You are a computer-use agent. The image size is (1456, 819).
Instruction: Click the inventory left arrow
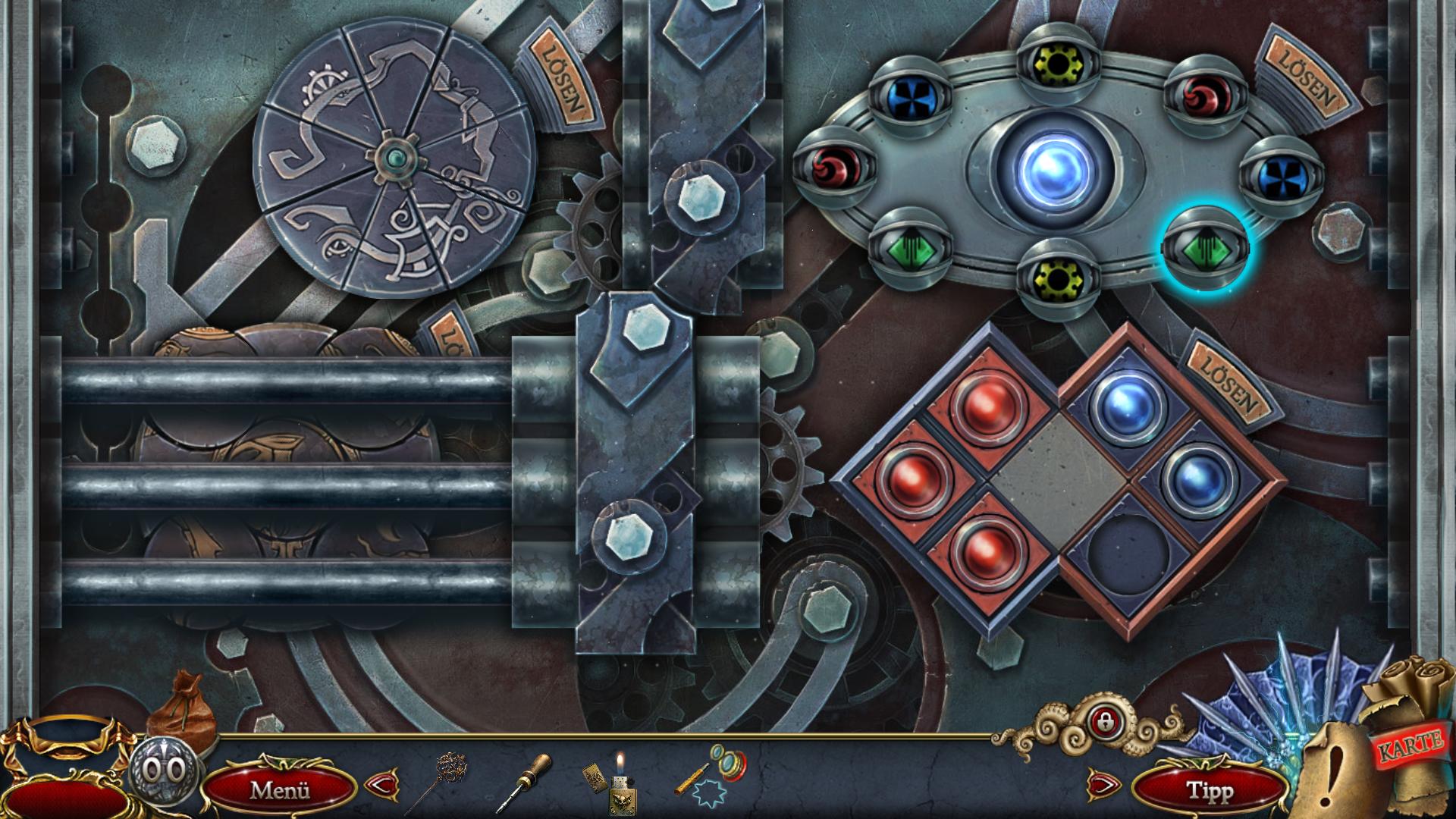click(x=381, y=783)
